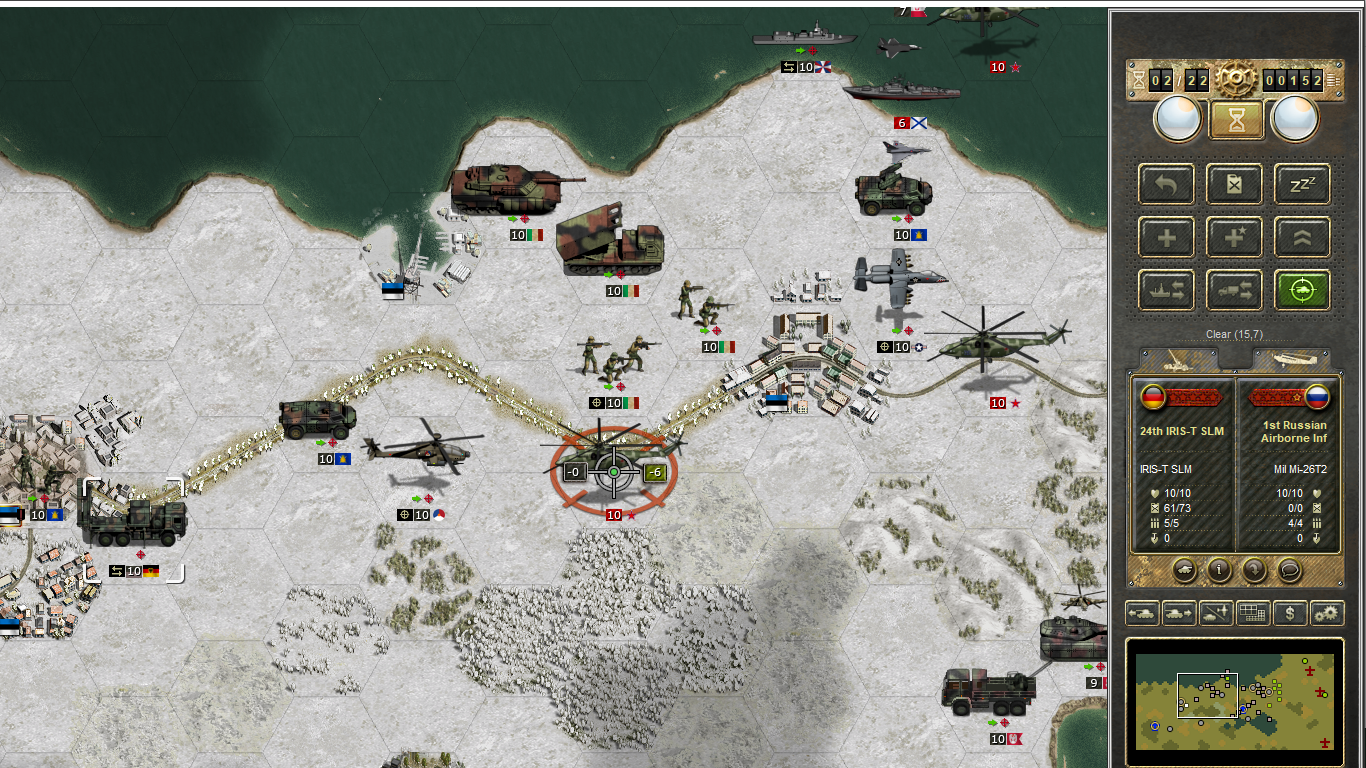Click the minimap to move the view
Viewport: 1366px width, 768px height.
tap(1235, 702)
